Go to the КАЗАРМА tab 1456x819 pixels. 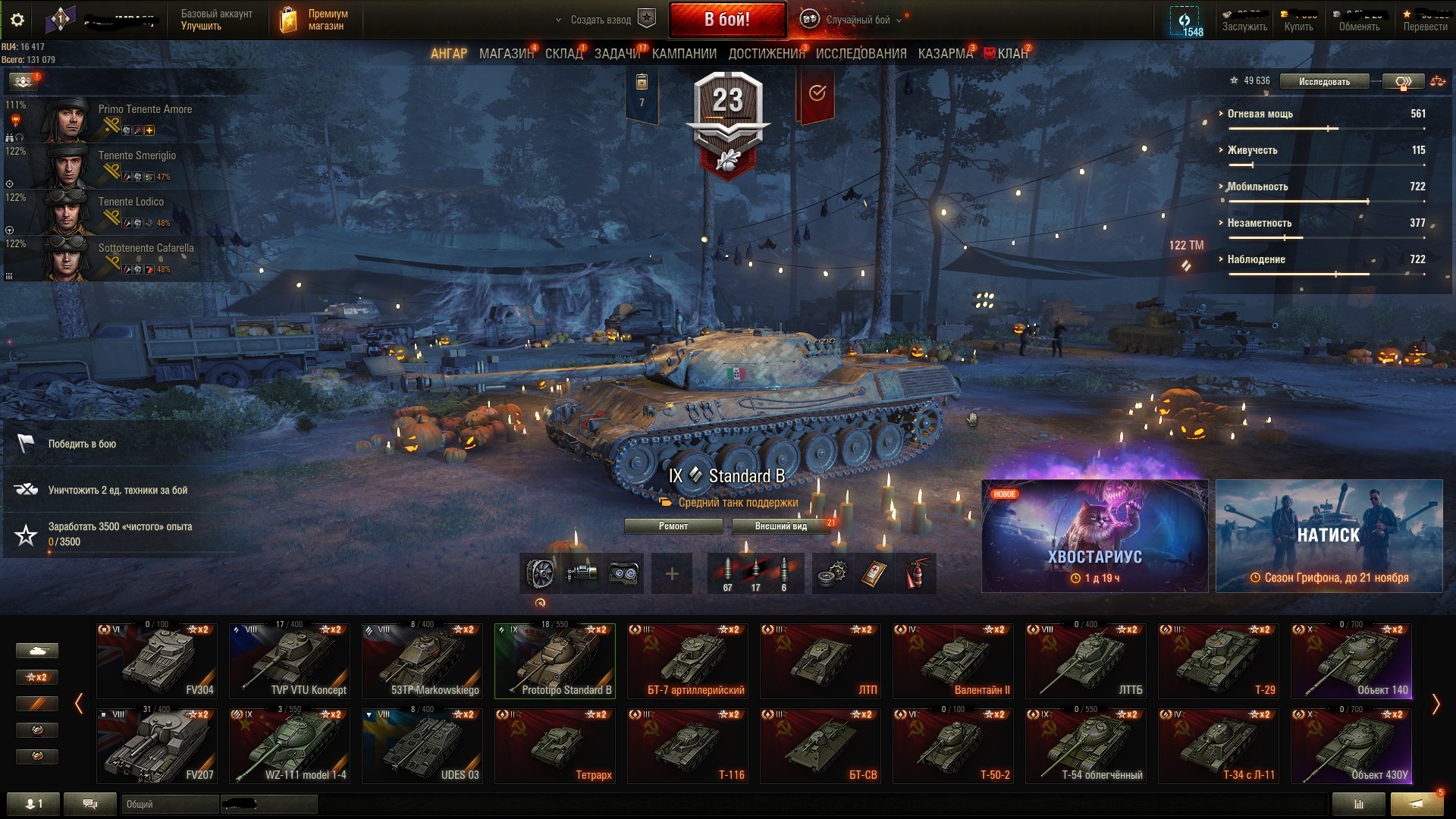pyautogui.click(x=945, y=54)
